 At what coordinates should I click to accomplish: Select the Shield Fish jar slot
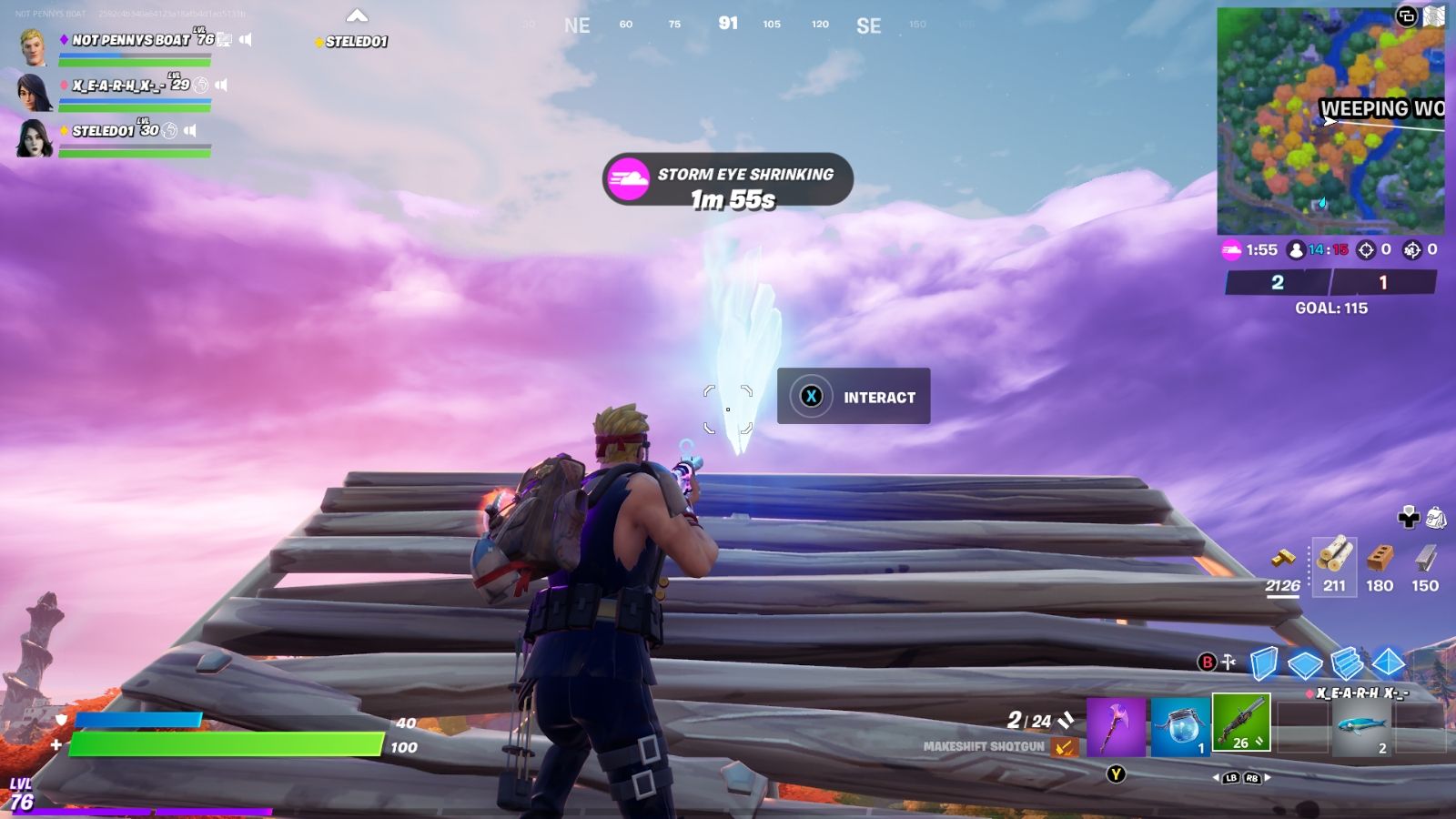click(x=1180, y=727)
